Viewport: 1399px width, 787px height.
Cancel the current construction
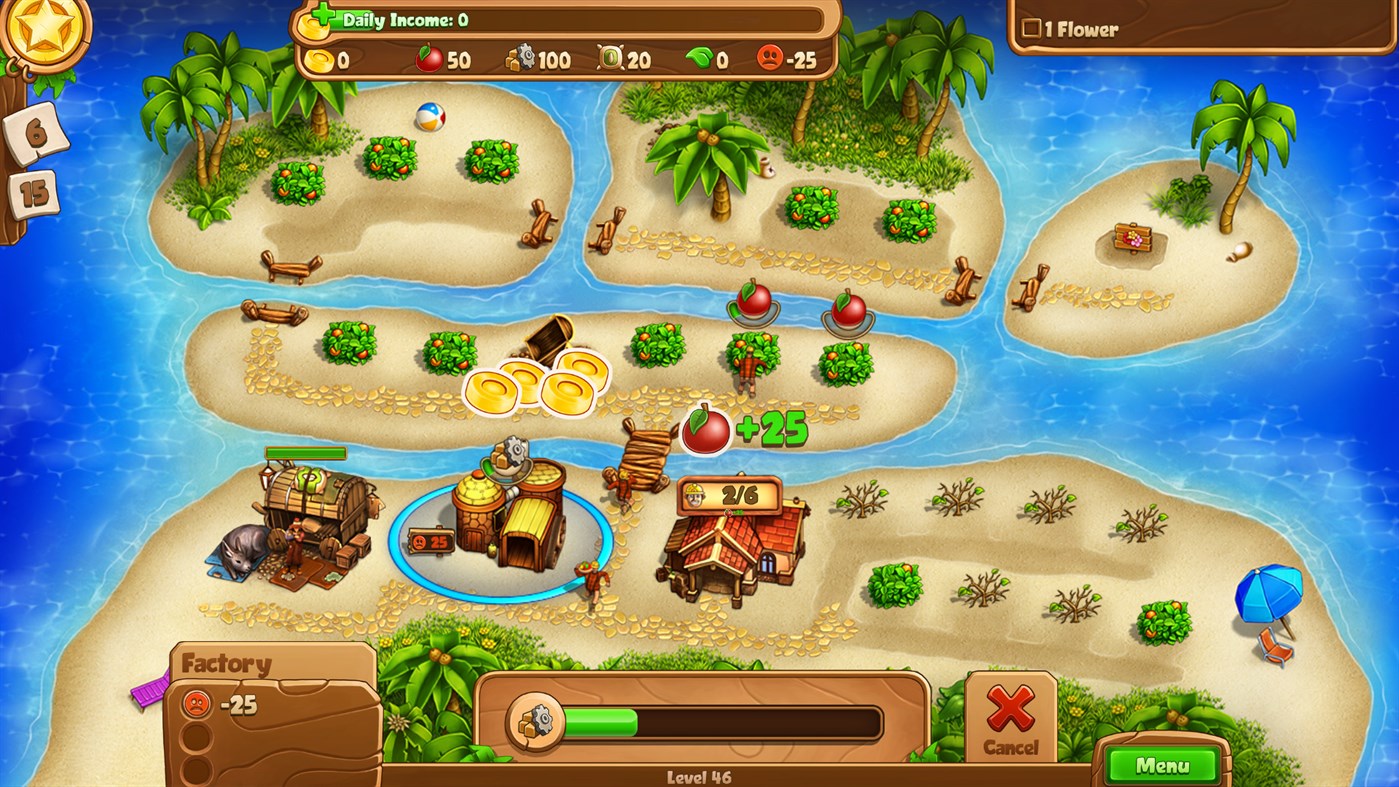point(1010,714)
